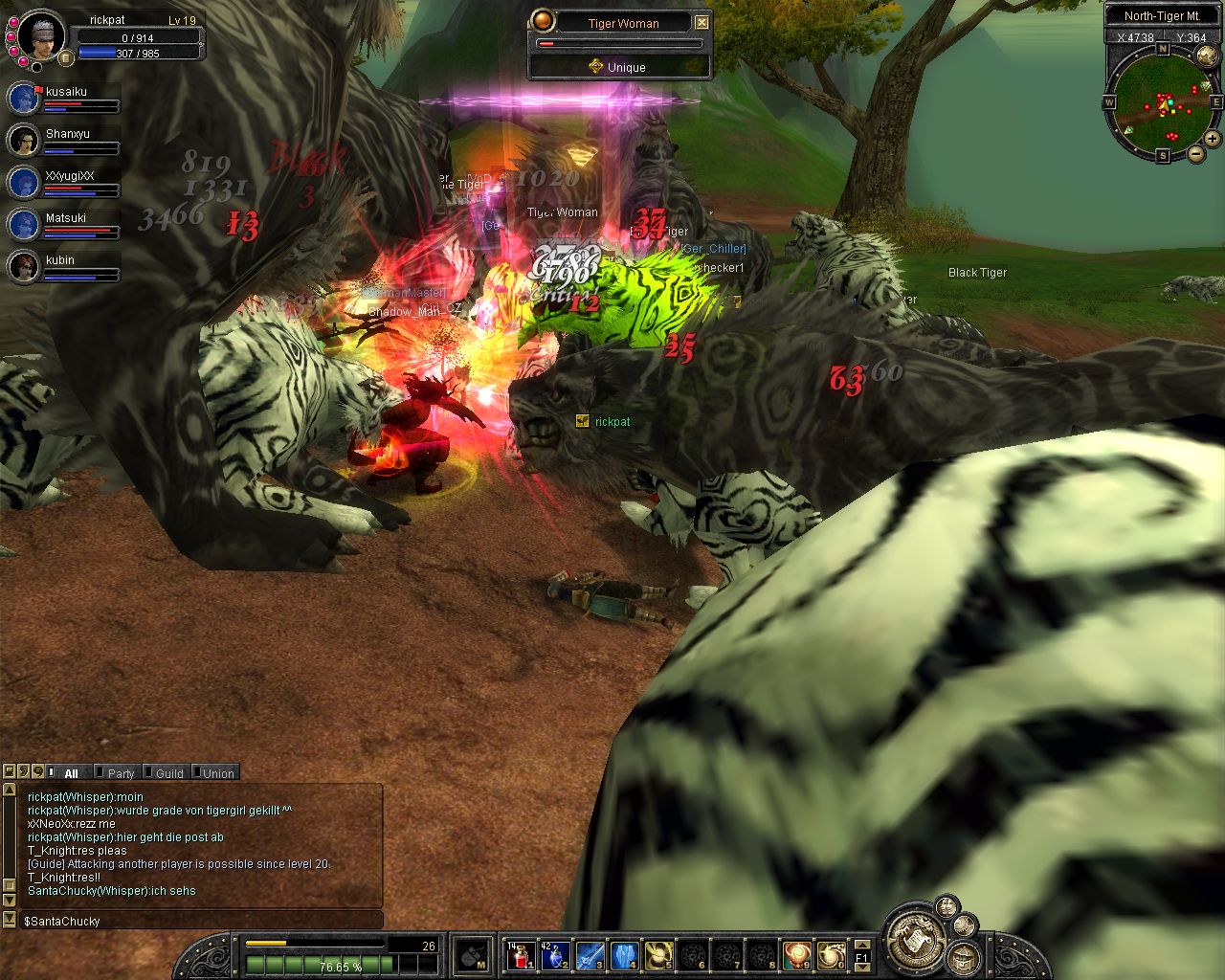Select party member Matsuki
This screenshot has width=1225, height=980.
24,225
